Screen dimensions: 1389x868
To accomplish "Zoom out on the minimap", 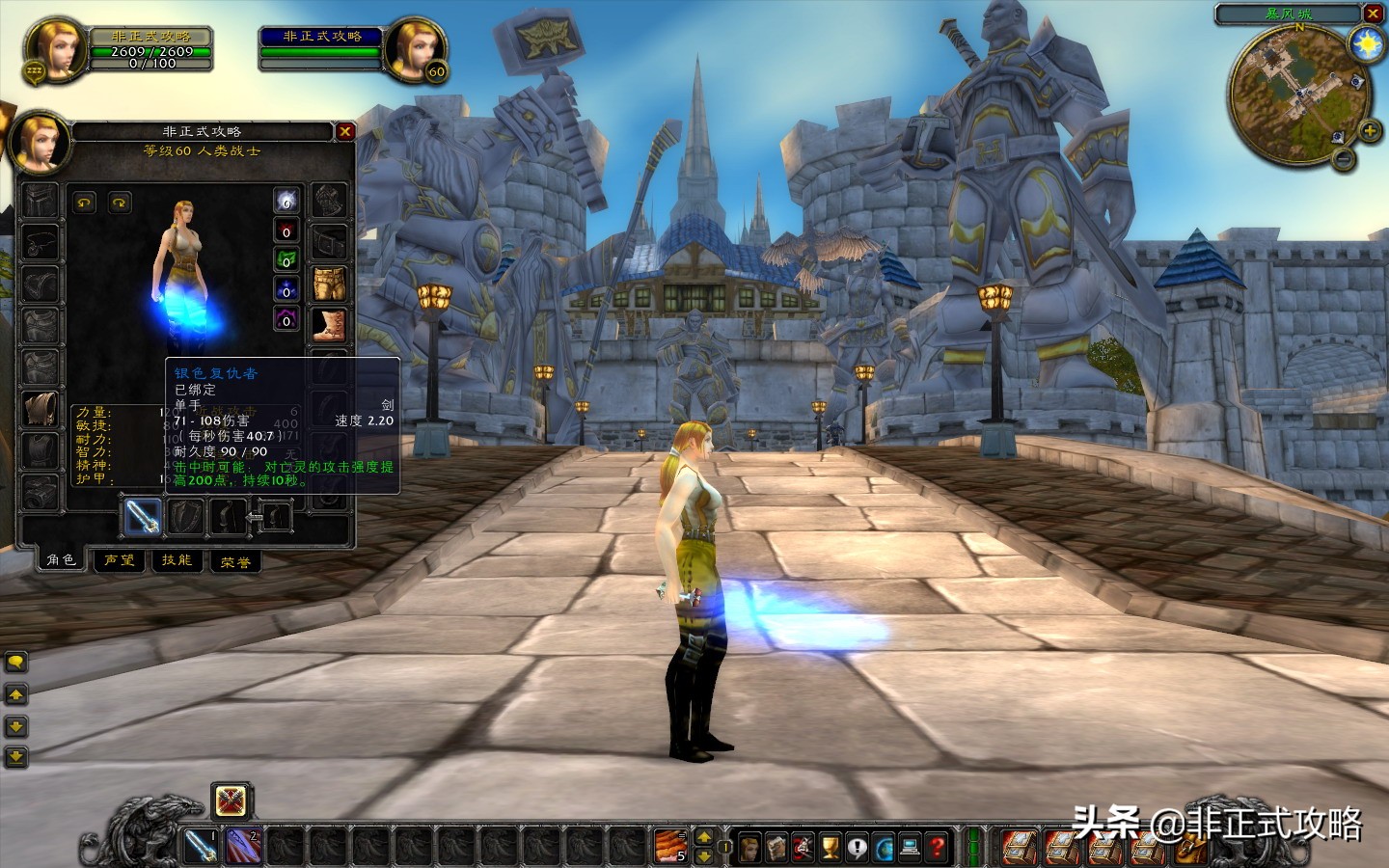I will (1343, 160).
